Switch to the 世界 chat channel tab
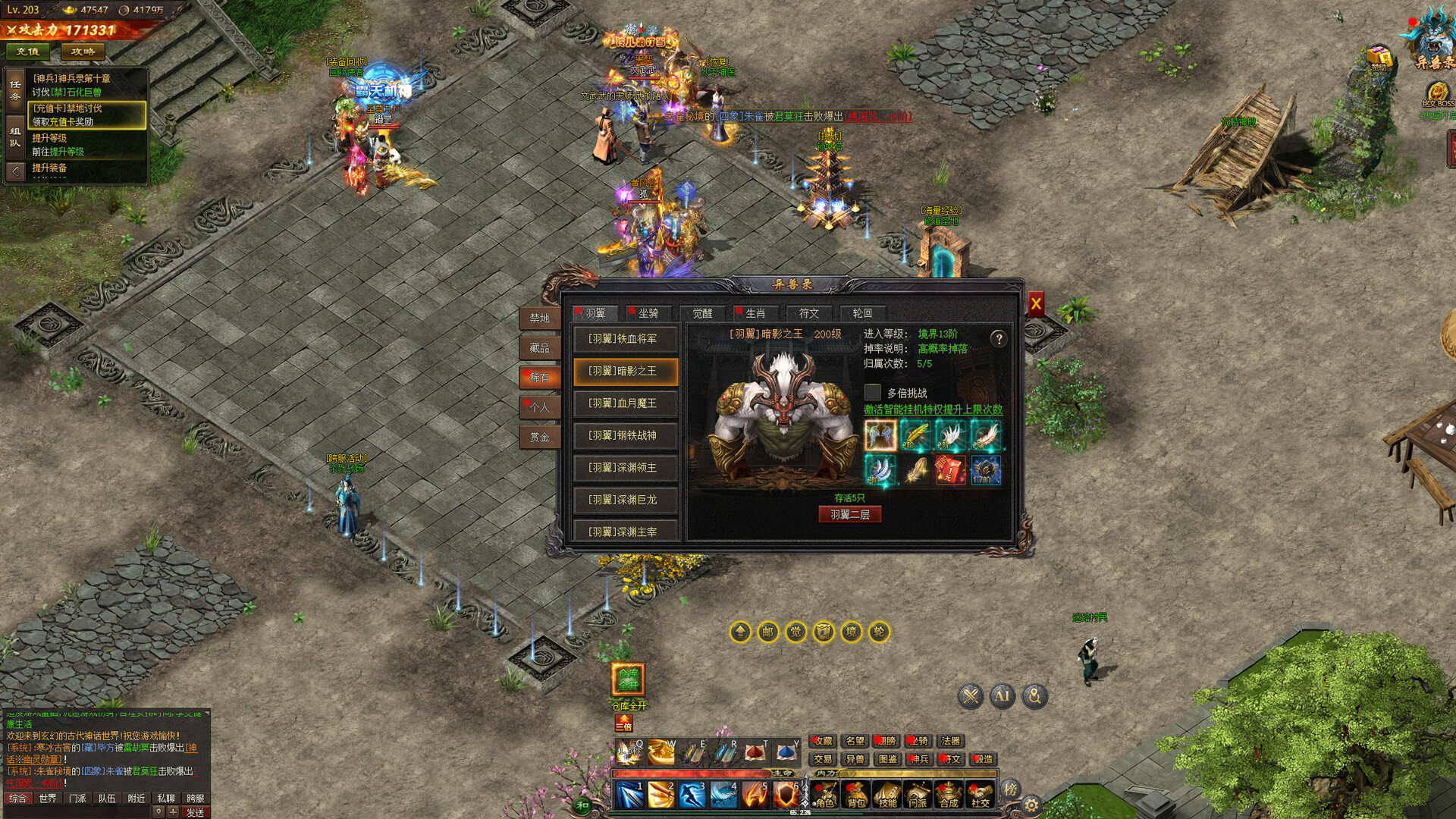 (x=48, y=798)
